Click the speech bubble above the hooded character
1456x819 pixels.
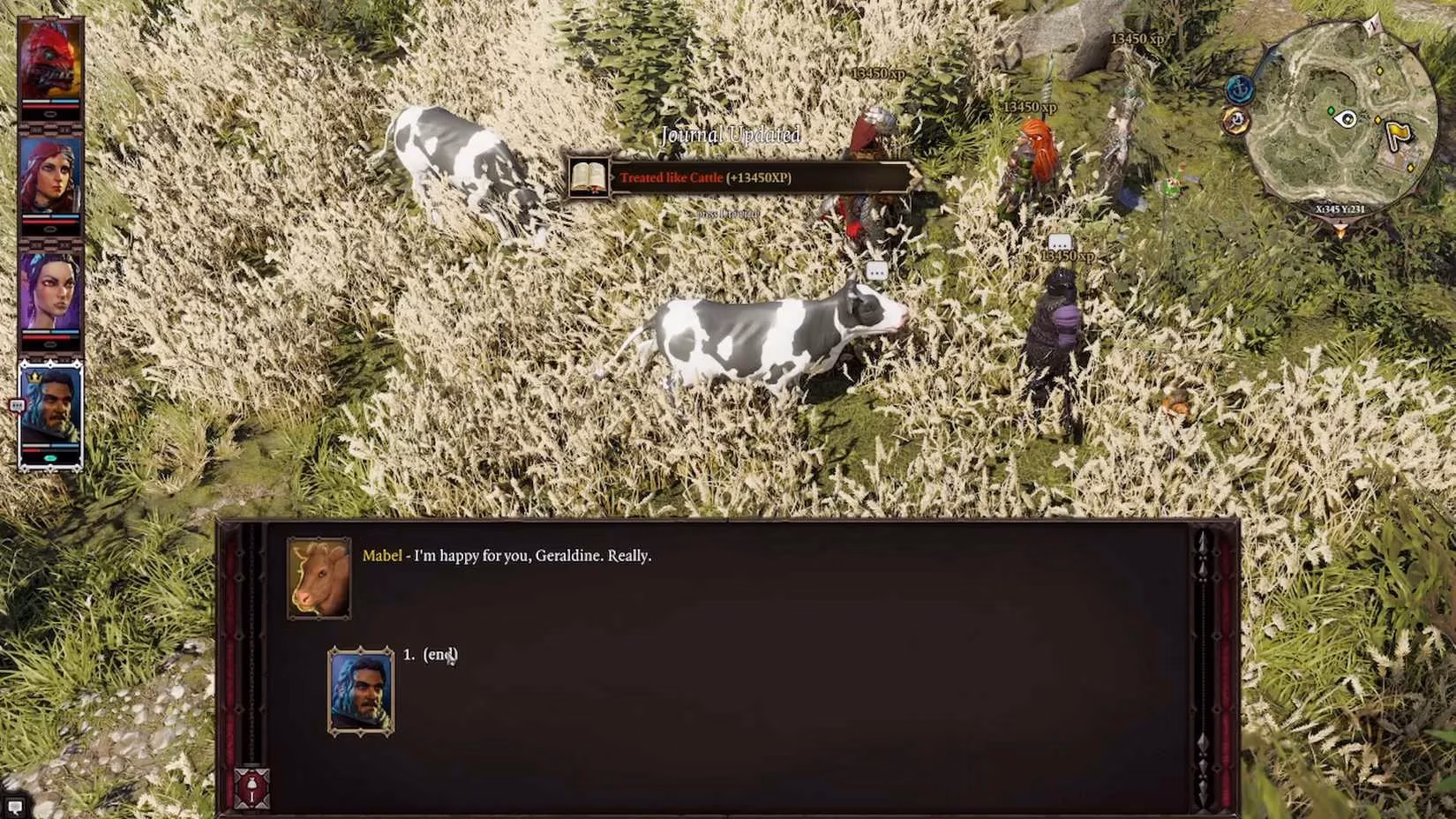(x=1059, y=241)
